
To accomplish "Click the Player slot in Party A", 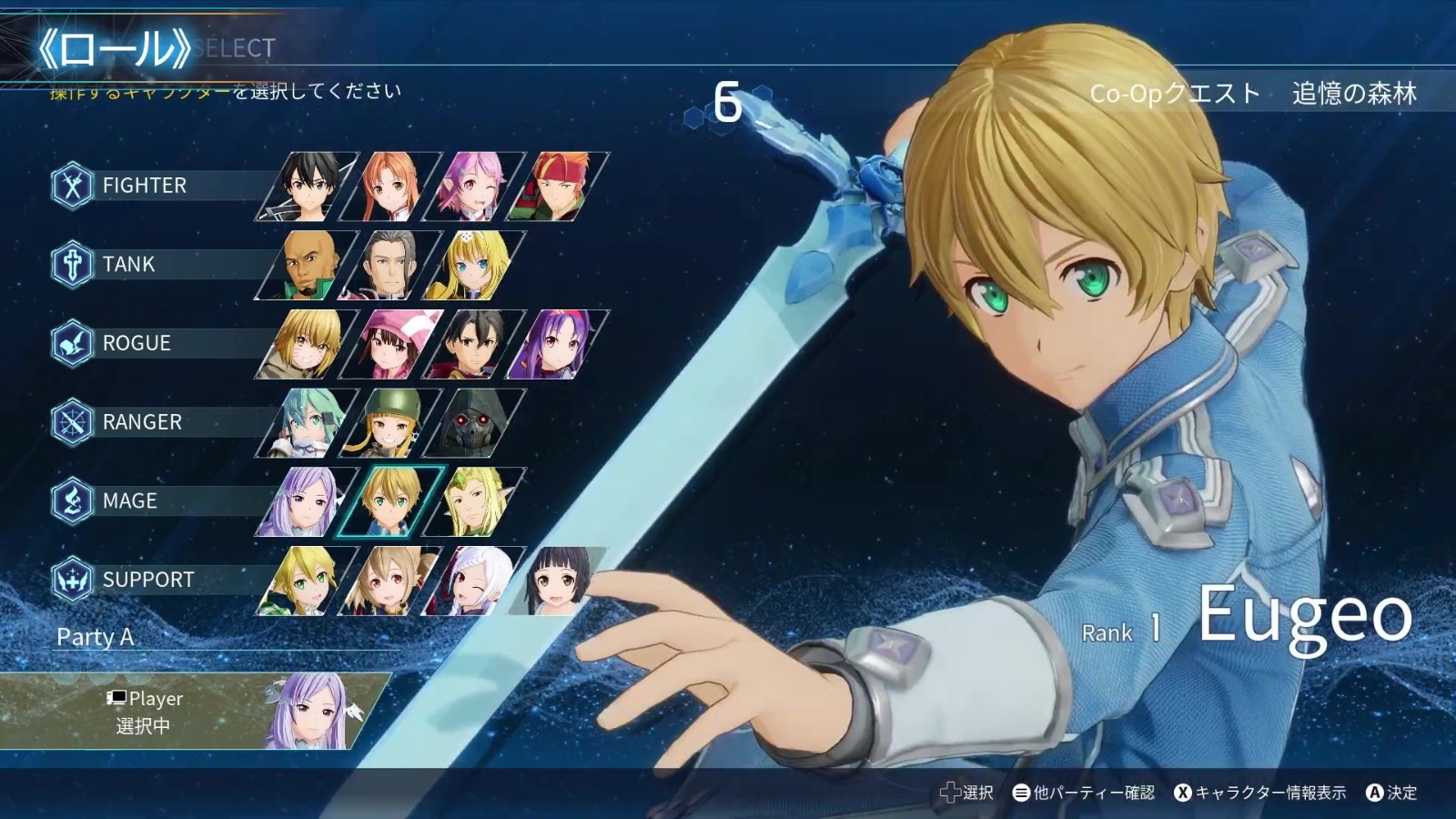I will [x=196, y=712].
